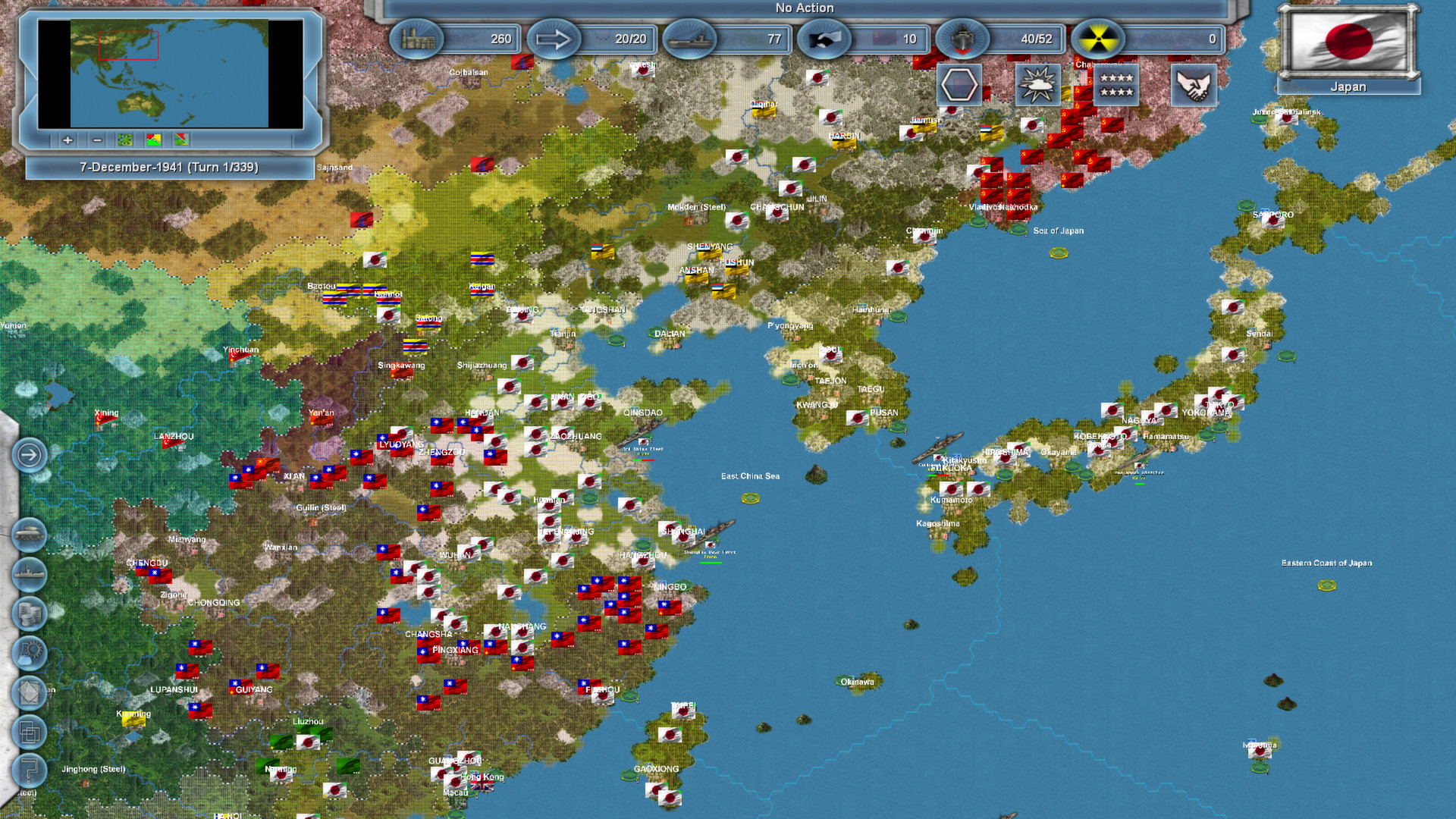Open research via the flask and gear icon
This screenshot has width=1456, height=819.
30,649
